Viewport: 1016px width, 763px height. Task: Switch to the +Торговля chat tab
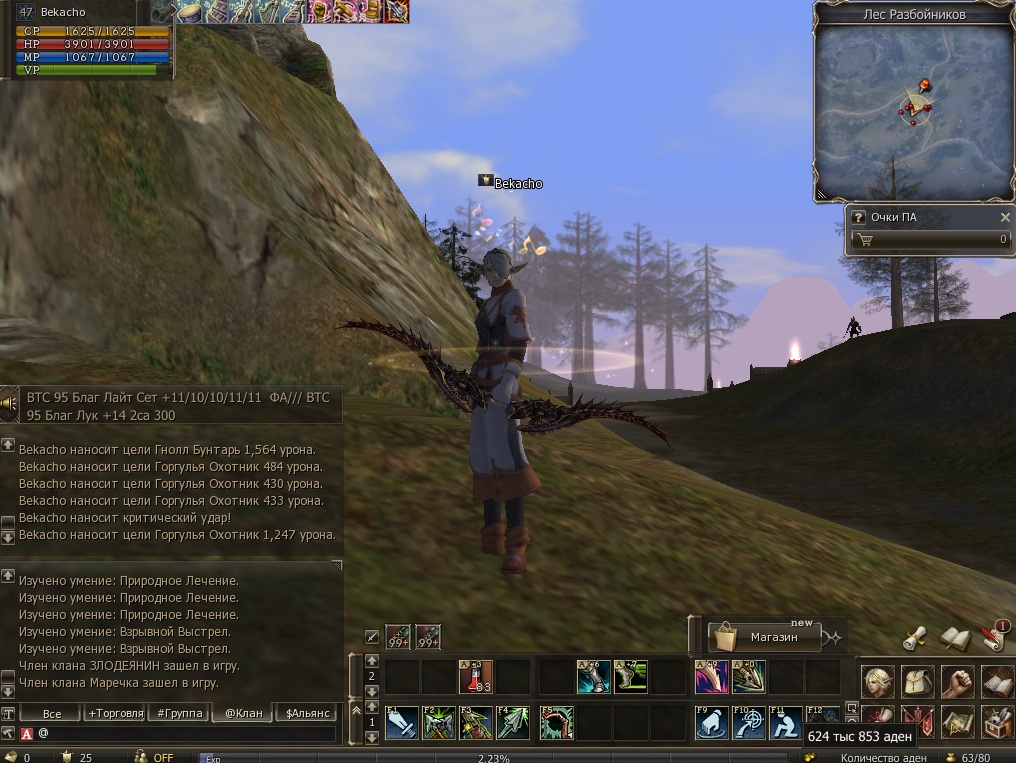tap(115, 713)
